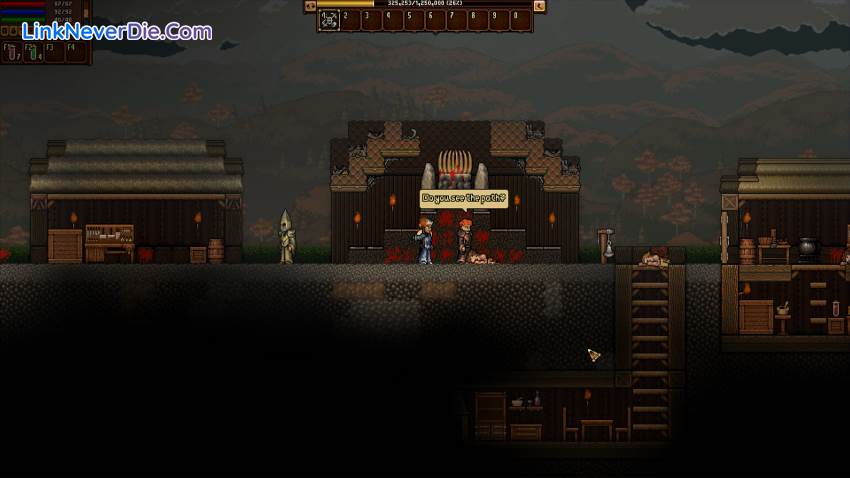Click the right arrow button on the hotbar

pyautogui.click(x=540, y=6)
